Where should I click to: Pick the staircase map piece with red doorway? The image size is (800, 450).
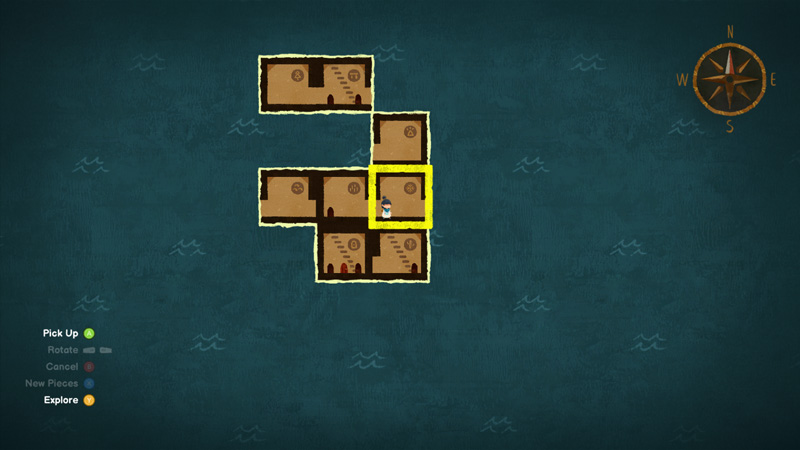click(x=345, y=254)
